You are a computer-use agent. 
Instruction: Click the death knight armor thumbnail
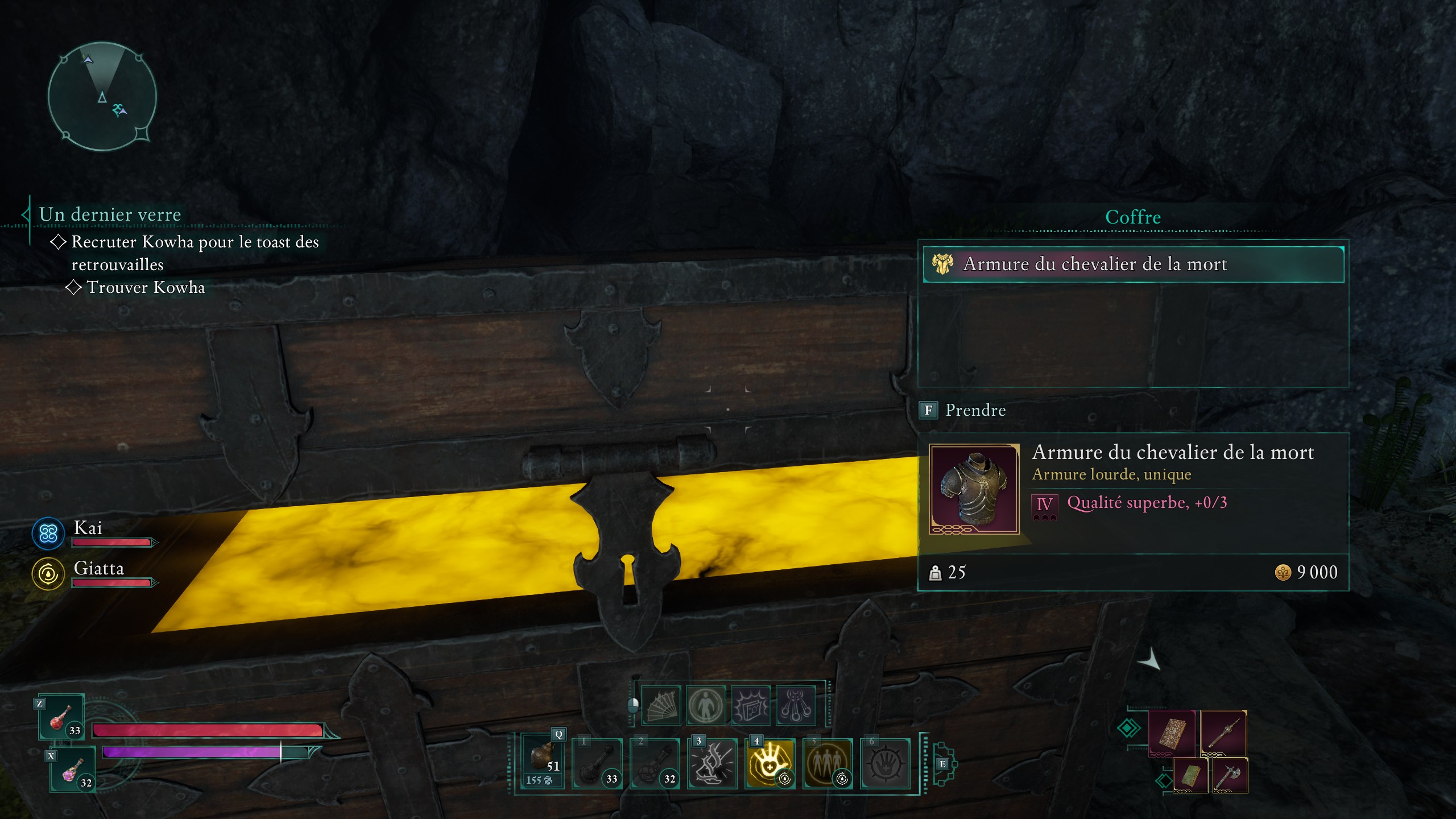click(x=974, y=489)
